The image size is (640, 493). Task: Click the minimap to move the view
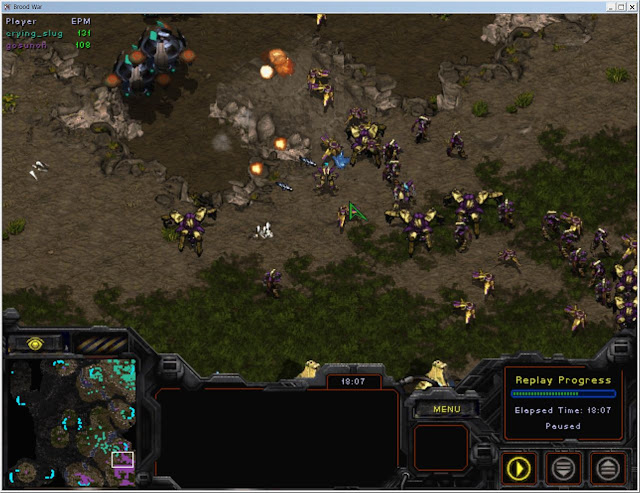[75, 422]
